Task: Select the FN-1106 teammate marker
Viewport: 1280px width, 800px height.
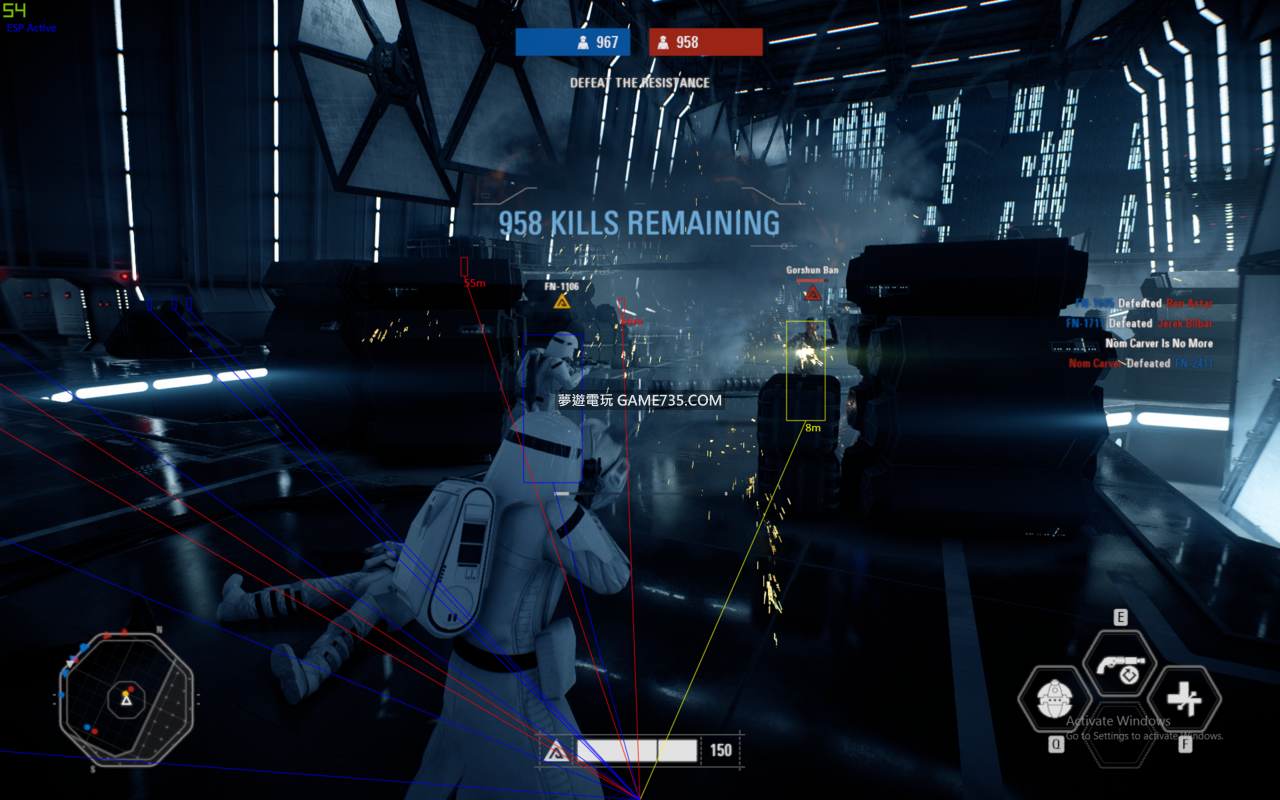Action: click(x=562, y=301)
